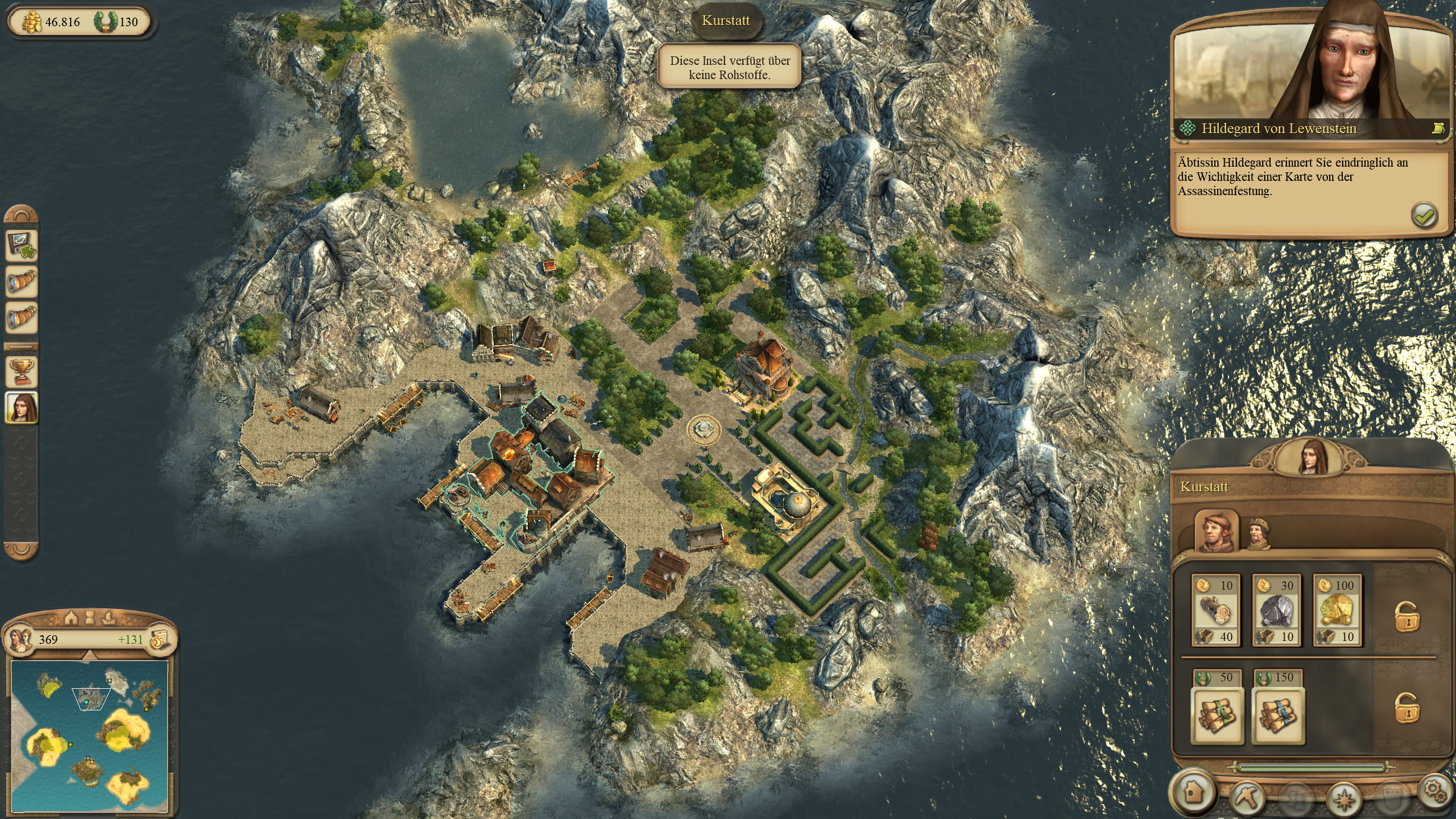Buy the wood logs trade good
Image resolution: width=1456 pixels, height=819 pixels.
pos(1215,610)
